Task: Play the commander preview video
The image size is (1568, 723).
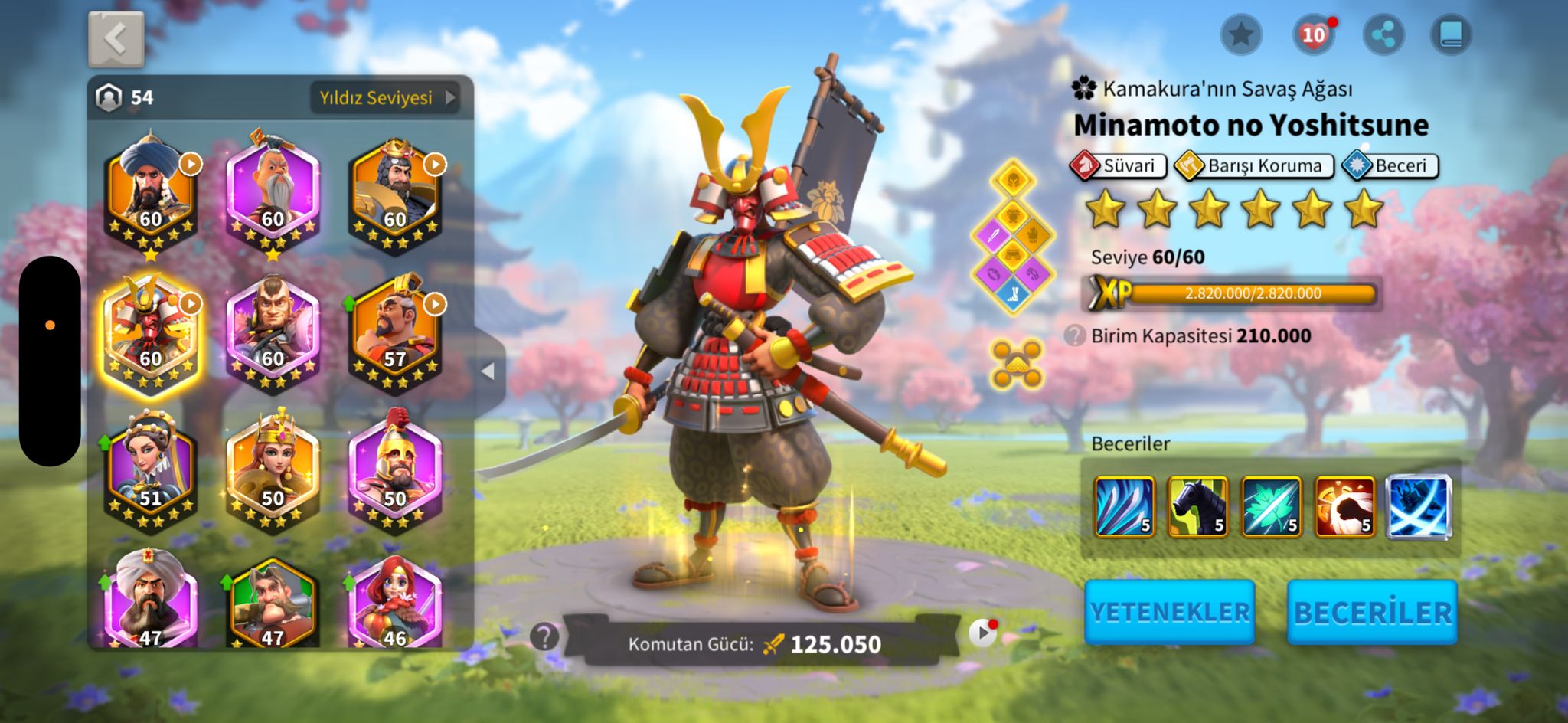Action: [x=982, y=633]
